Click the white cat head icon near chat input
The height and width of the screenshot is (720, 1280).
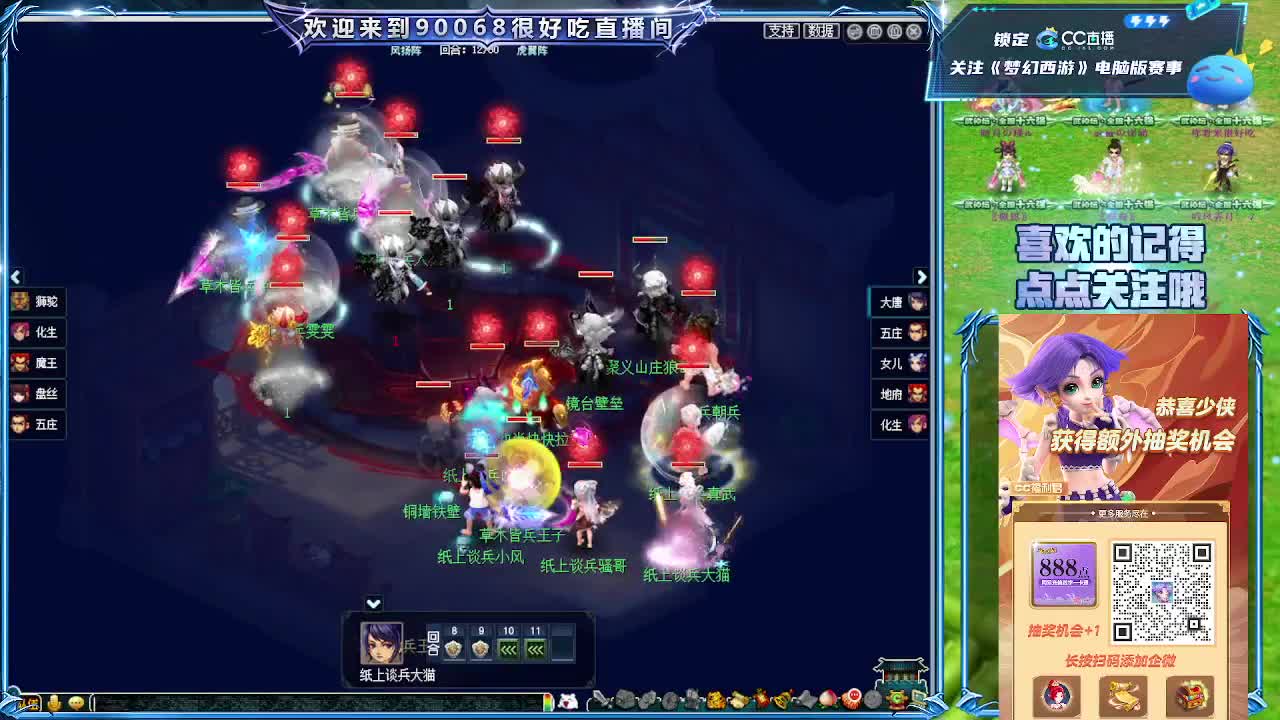click(x=568, y=700)
